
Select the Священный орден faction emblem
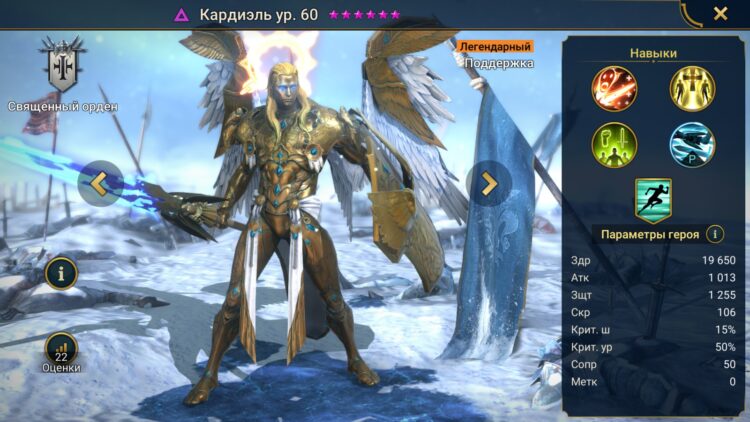point(62,65)
